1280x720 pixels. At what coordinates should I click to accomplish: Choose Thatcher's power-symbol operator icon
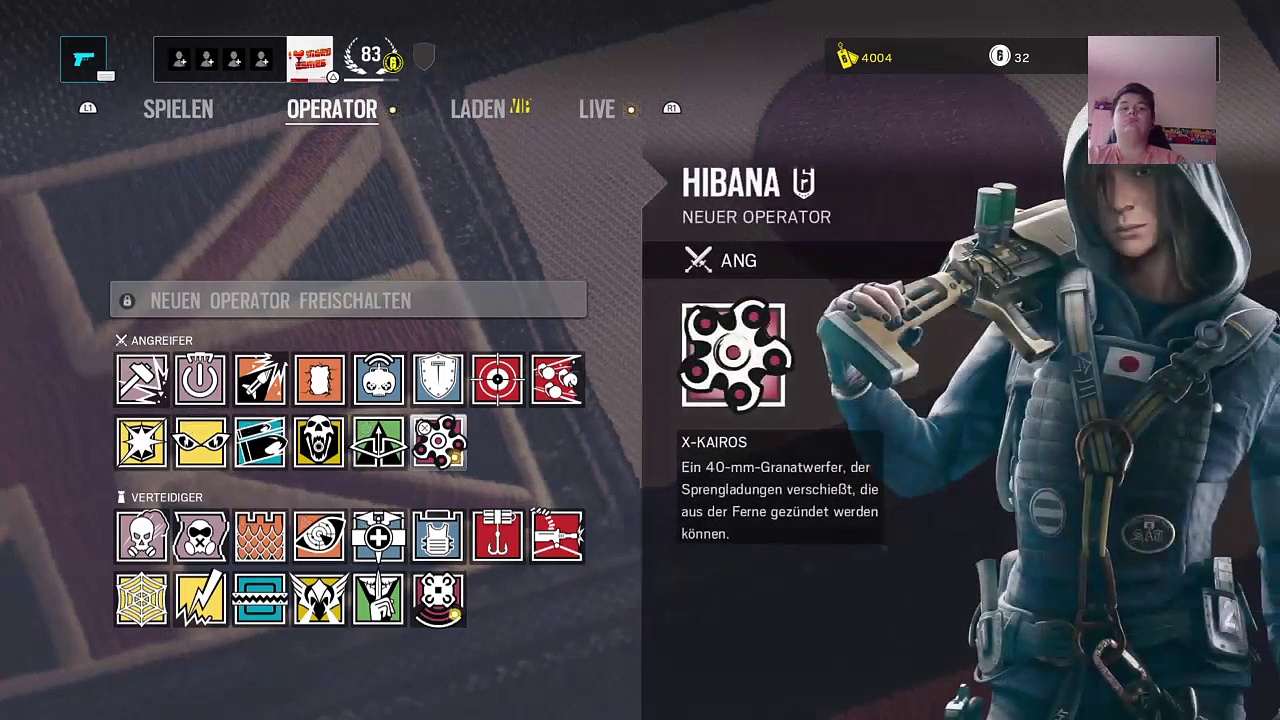200,380
